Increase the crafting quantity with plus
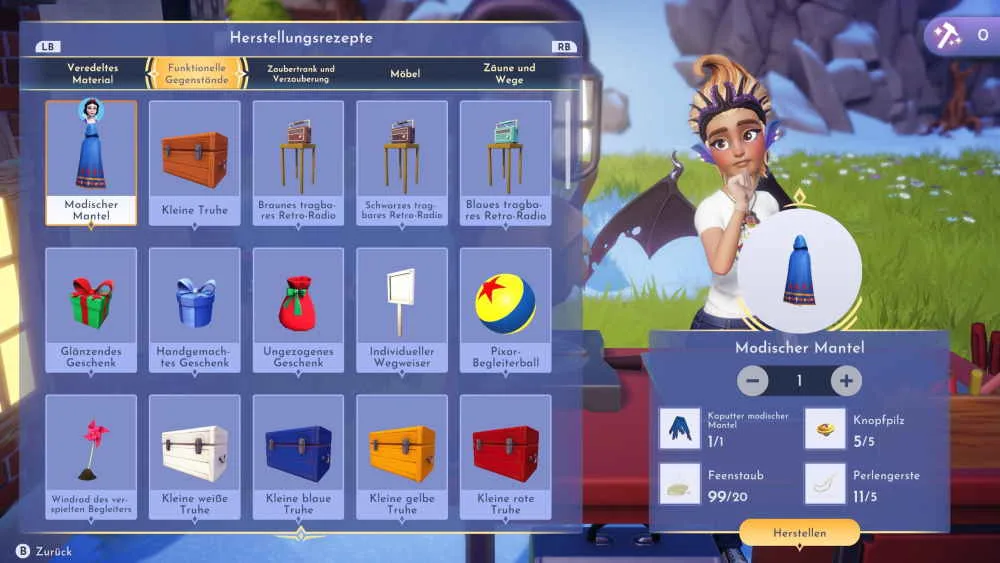1000x563 pixels. 846,381
